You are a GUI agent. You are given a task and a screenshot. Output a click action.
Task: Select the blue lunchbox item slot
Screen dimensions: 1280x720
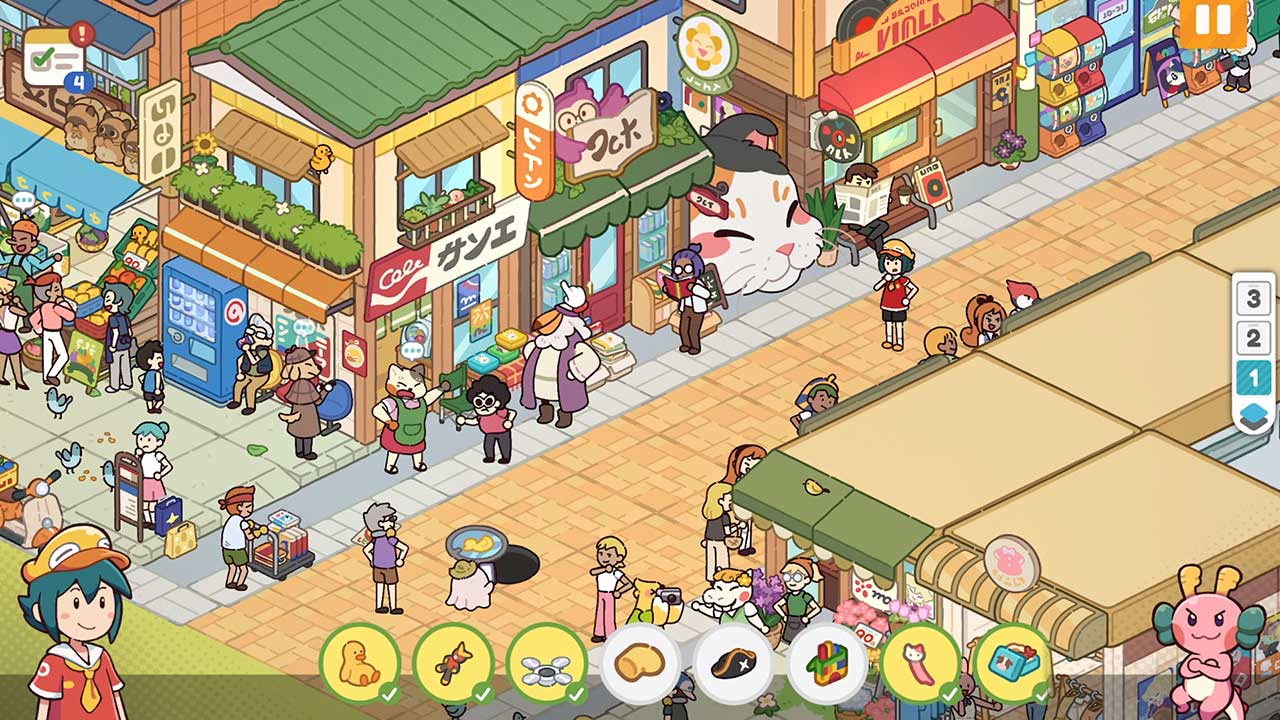point(1012,663)
